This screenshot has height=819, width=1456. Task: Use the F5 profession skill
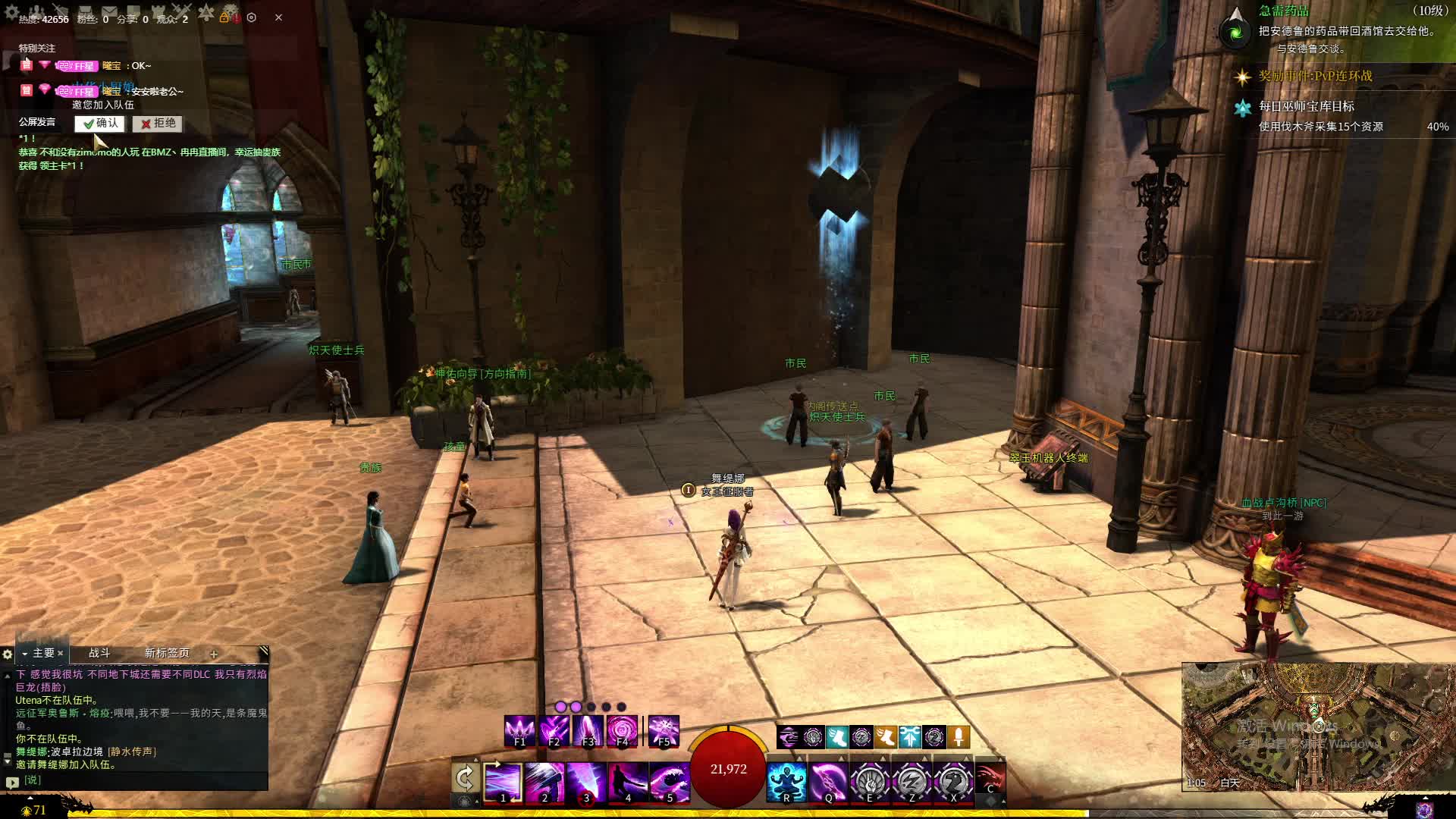664,731
